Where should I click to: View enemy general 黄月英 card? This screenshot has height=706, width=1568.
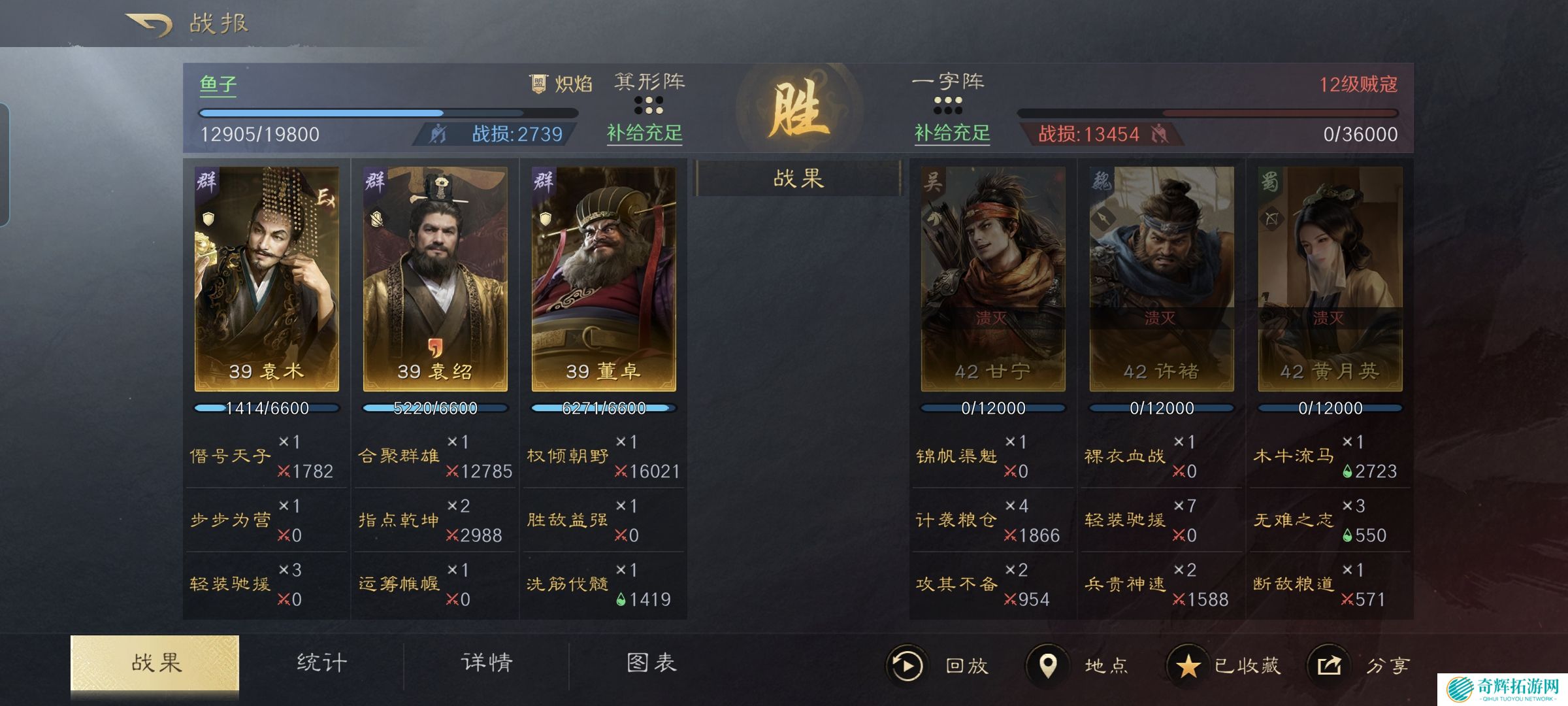click(1330, 279)
